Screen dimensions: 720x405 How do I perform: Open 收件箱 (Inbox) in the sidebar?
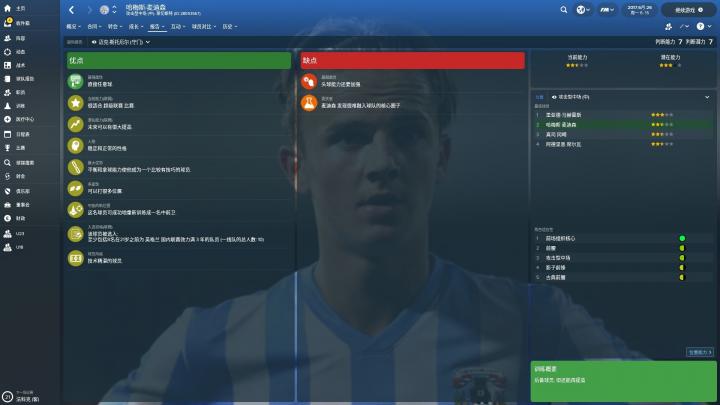[x=22, y=22]
